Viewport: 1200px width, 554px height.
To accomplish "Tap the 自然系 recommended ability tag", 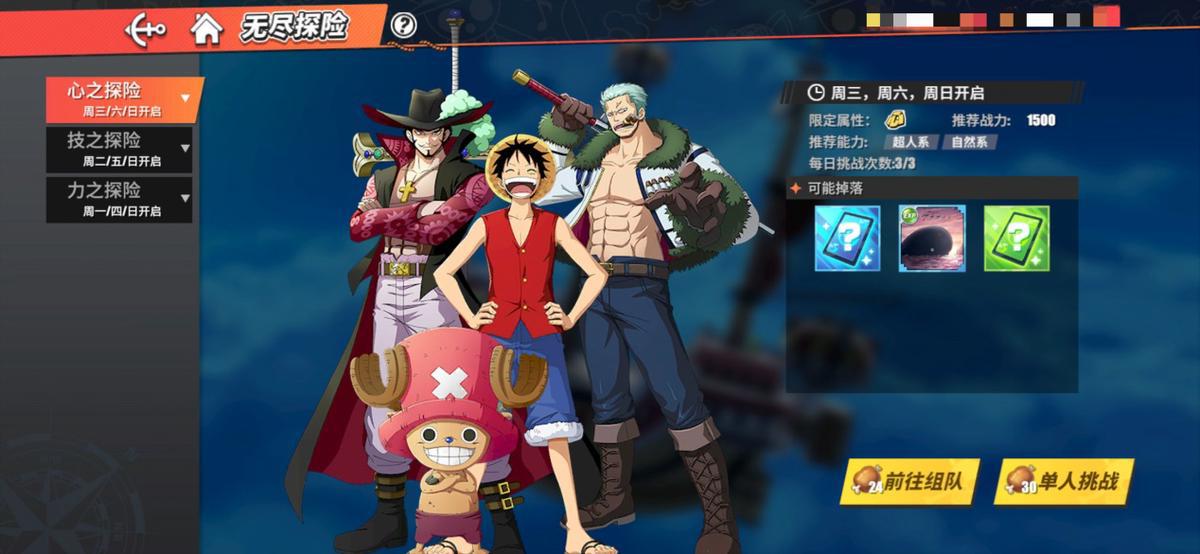I will click(x=969, y=142).
